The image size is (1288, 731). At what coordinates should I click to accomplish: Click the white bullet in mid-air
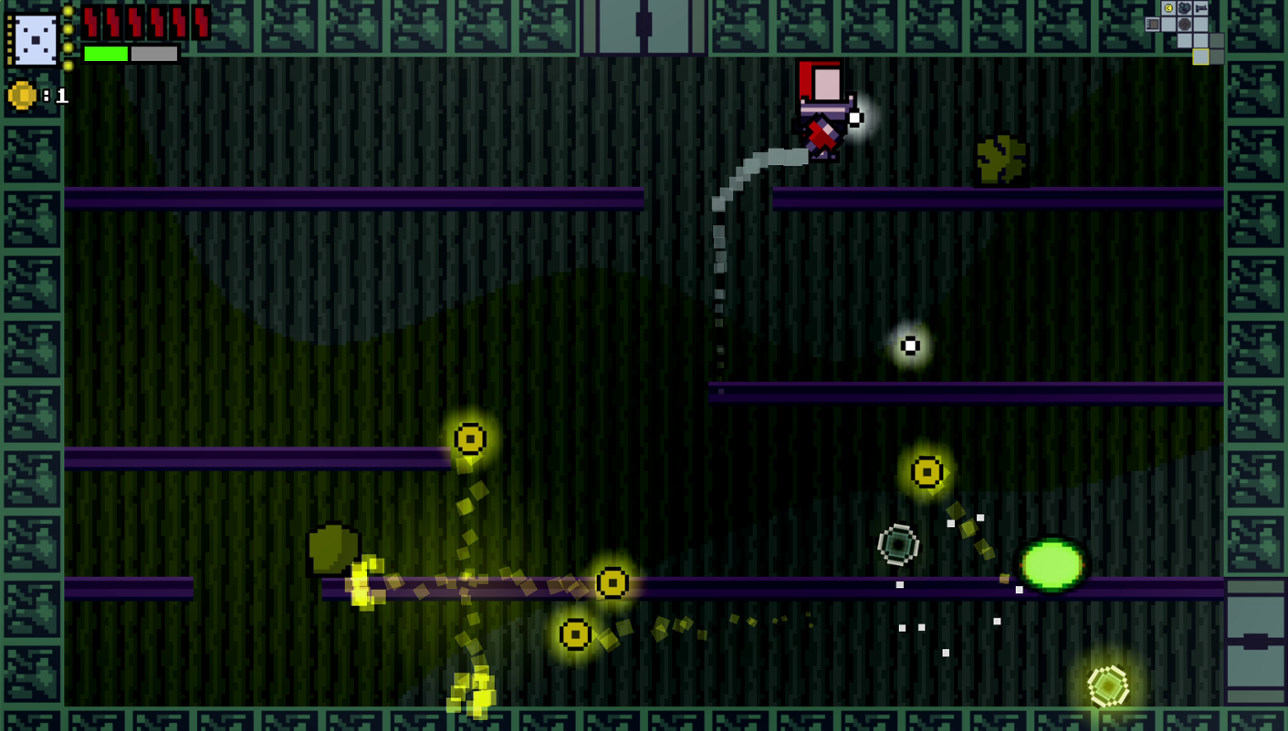point(909,345)
